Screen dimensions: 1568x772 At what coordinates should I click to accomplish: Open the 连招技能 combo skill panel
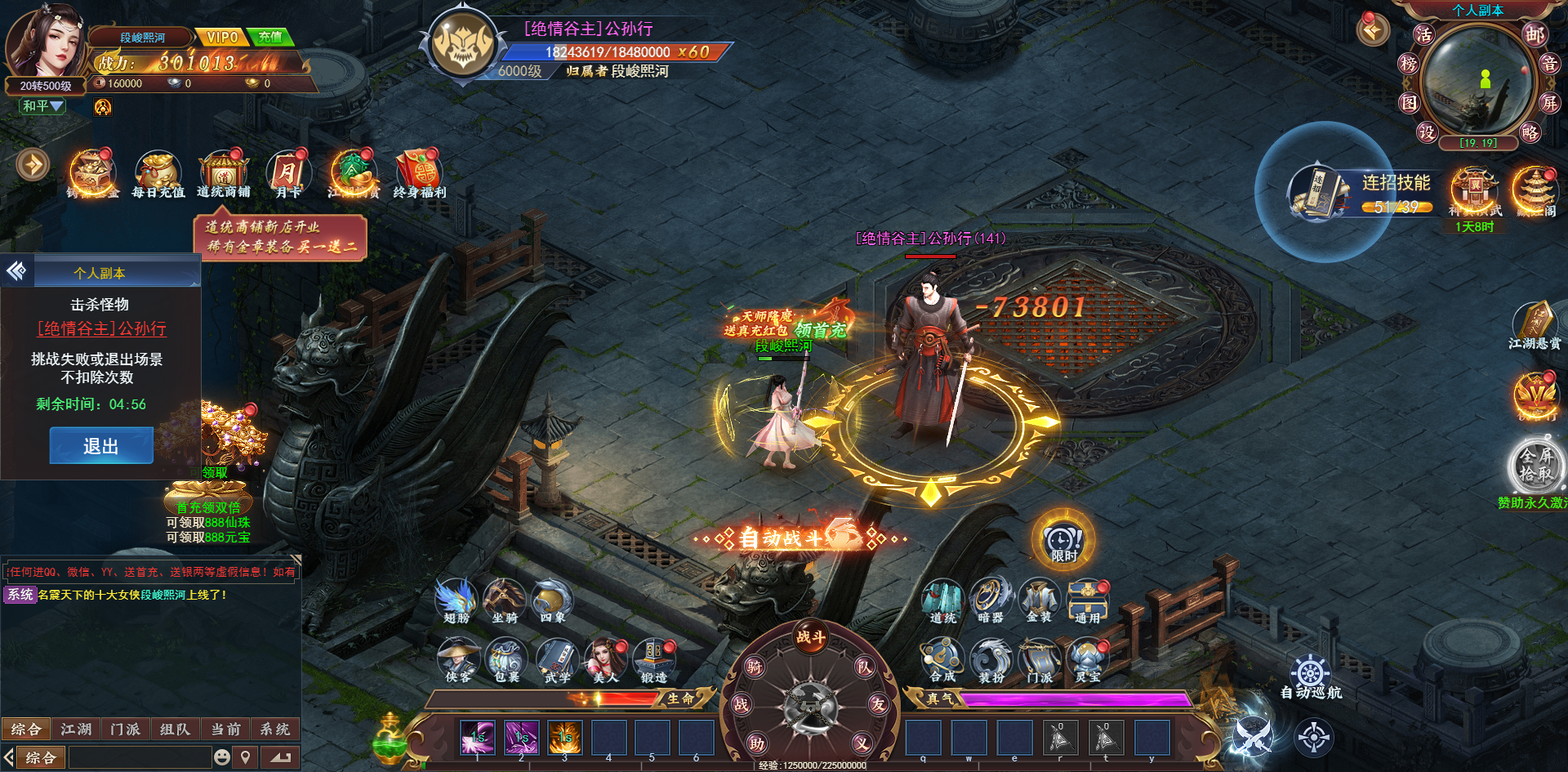click(1361, 193)
